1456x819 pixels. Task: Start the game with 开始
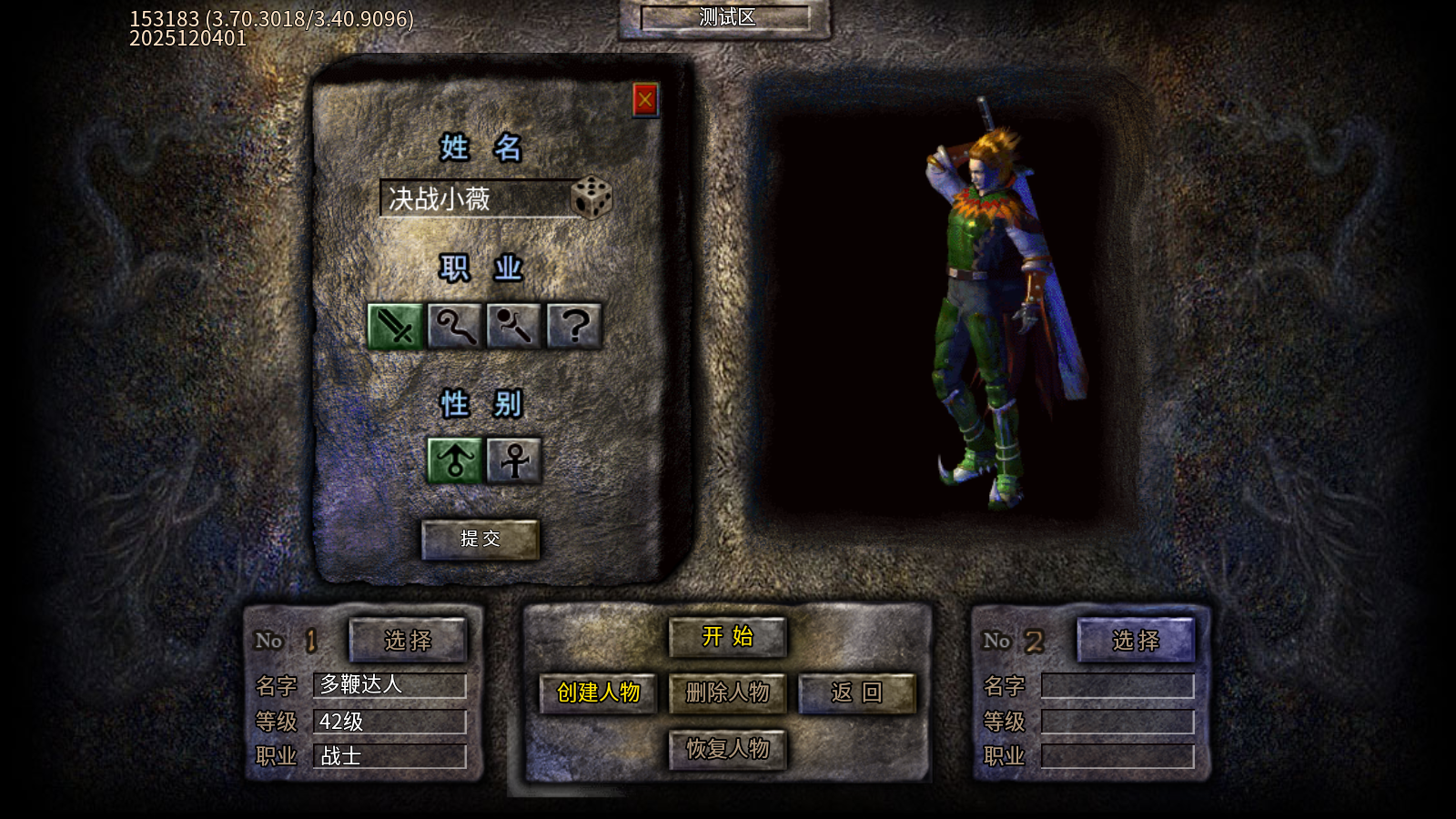727,637
